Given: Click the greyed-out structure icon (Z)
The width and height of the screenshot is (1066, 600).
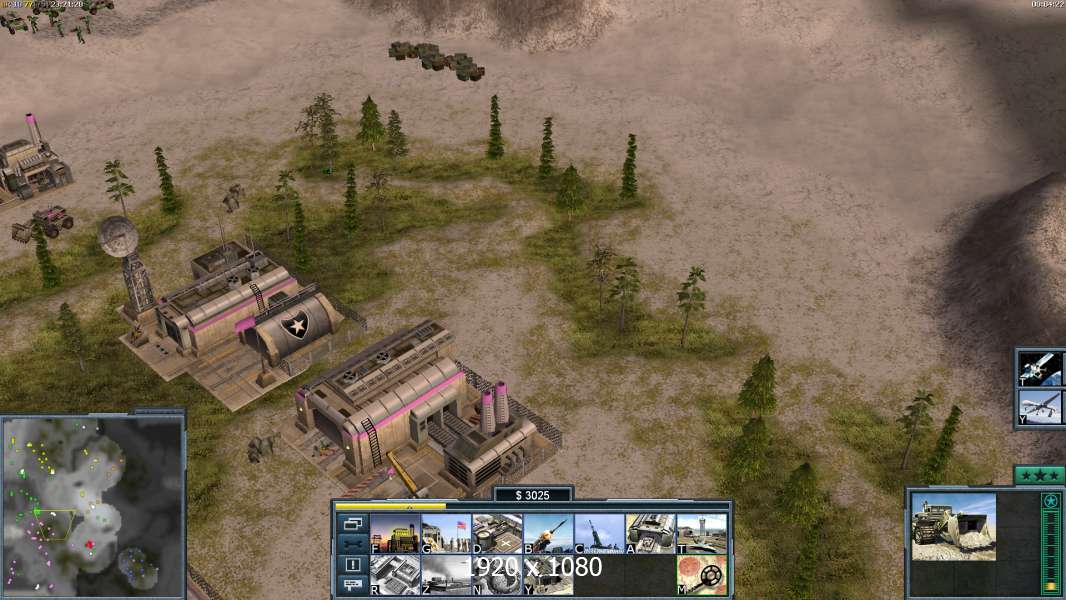Looking at the screenshot, I should 446,575.
